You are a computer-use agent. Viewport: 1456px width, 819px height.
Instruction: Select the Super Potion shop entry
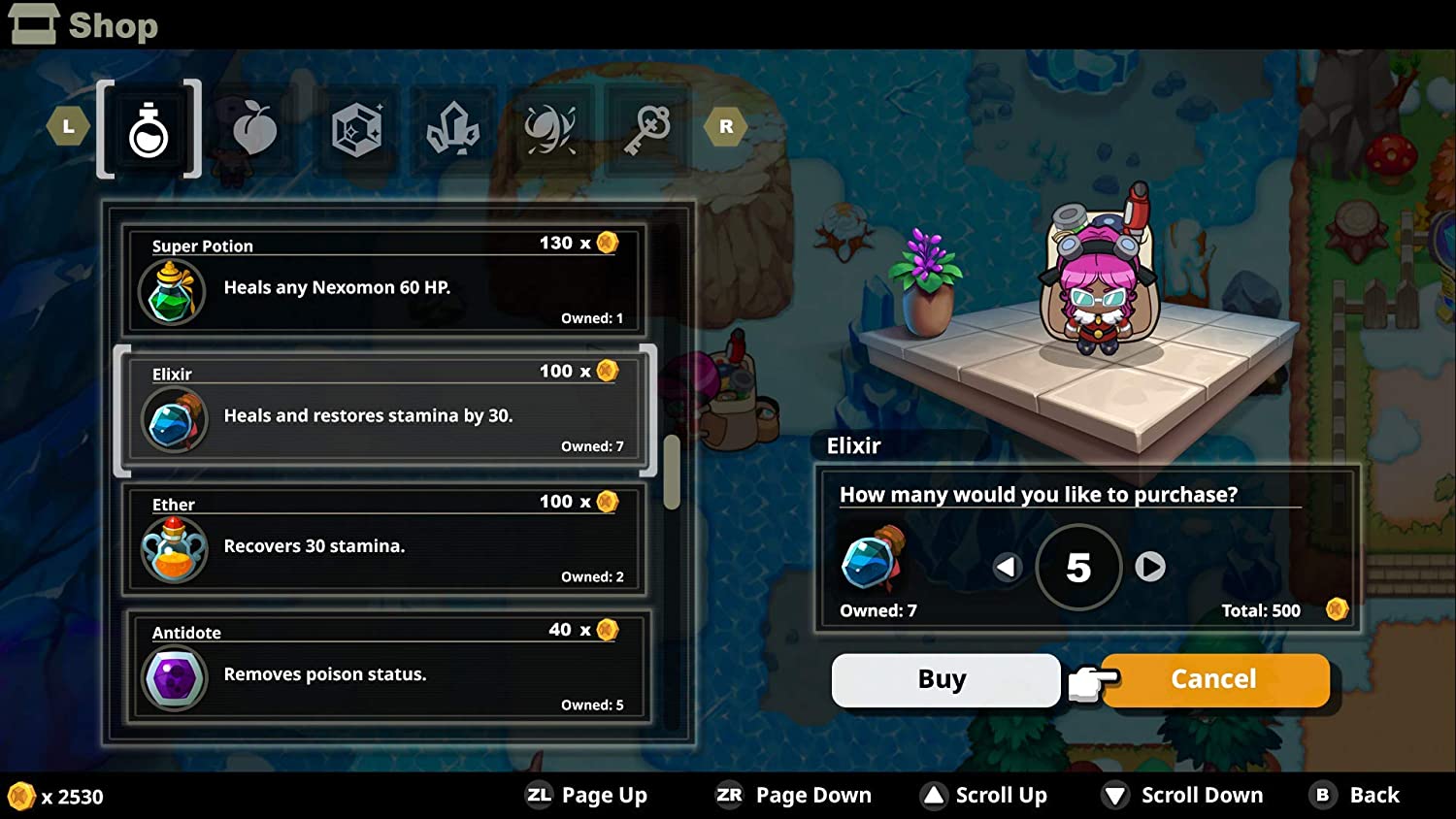[385, 281]
